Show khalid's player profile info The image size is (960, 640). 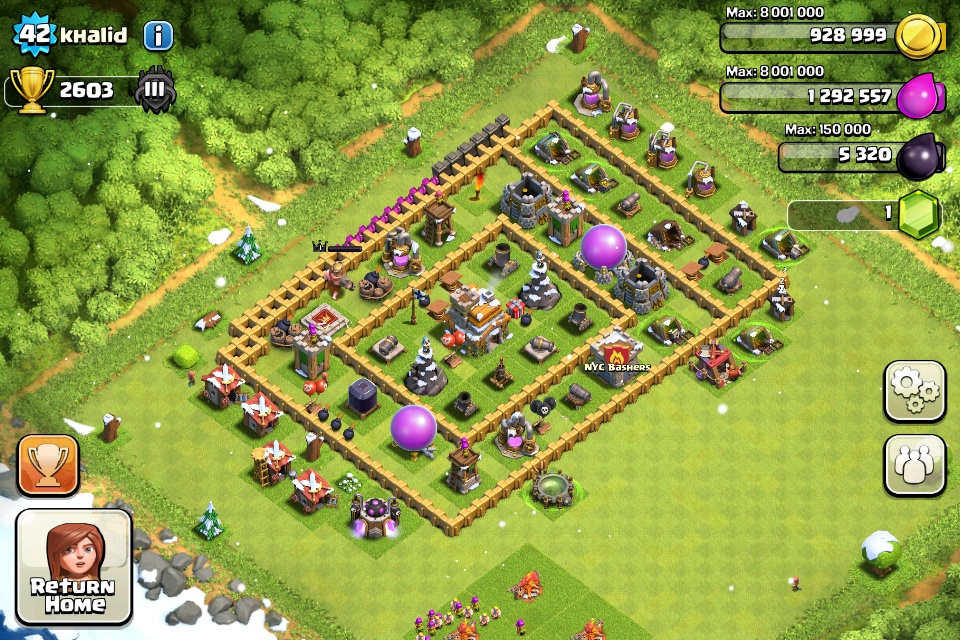158,36
